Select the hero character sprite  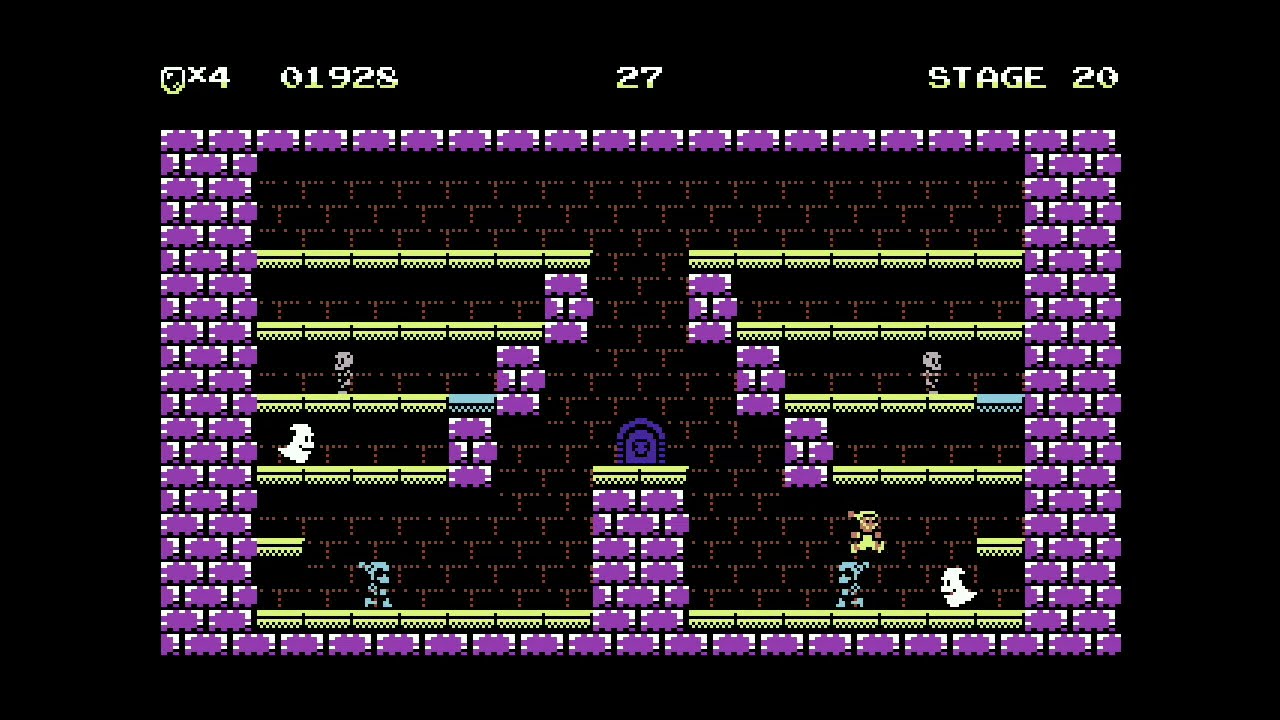pos(866,532)
